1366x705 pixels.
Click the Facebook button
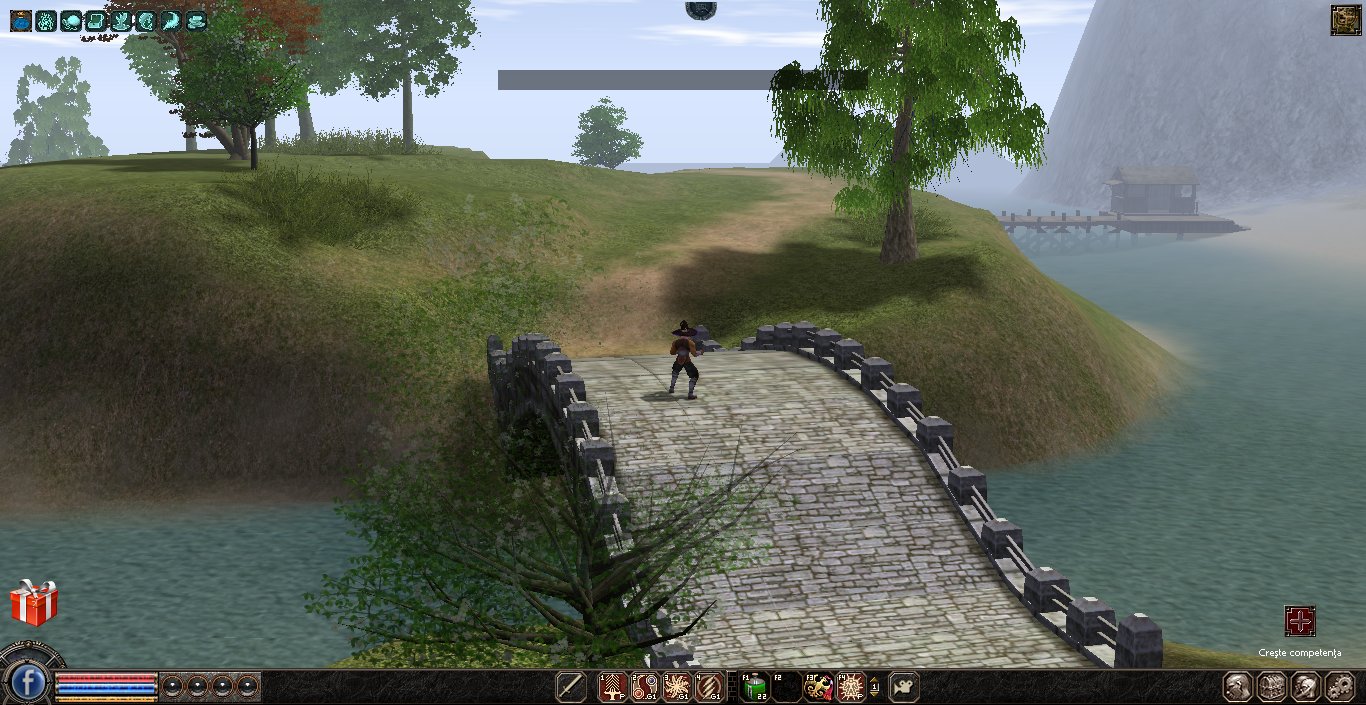click(29, 684)
